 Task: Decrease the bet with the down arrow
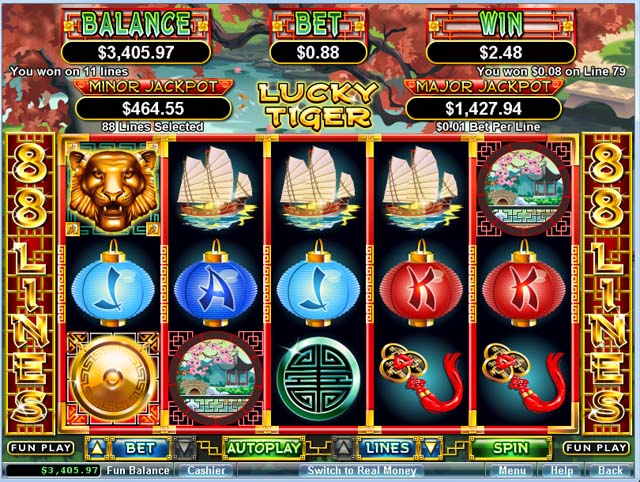(186, 447)
